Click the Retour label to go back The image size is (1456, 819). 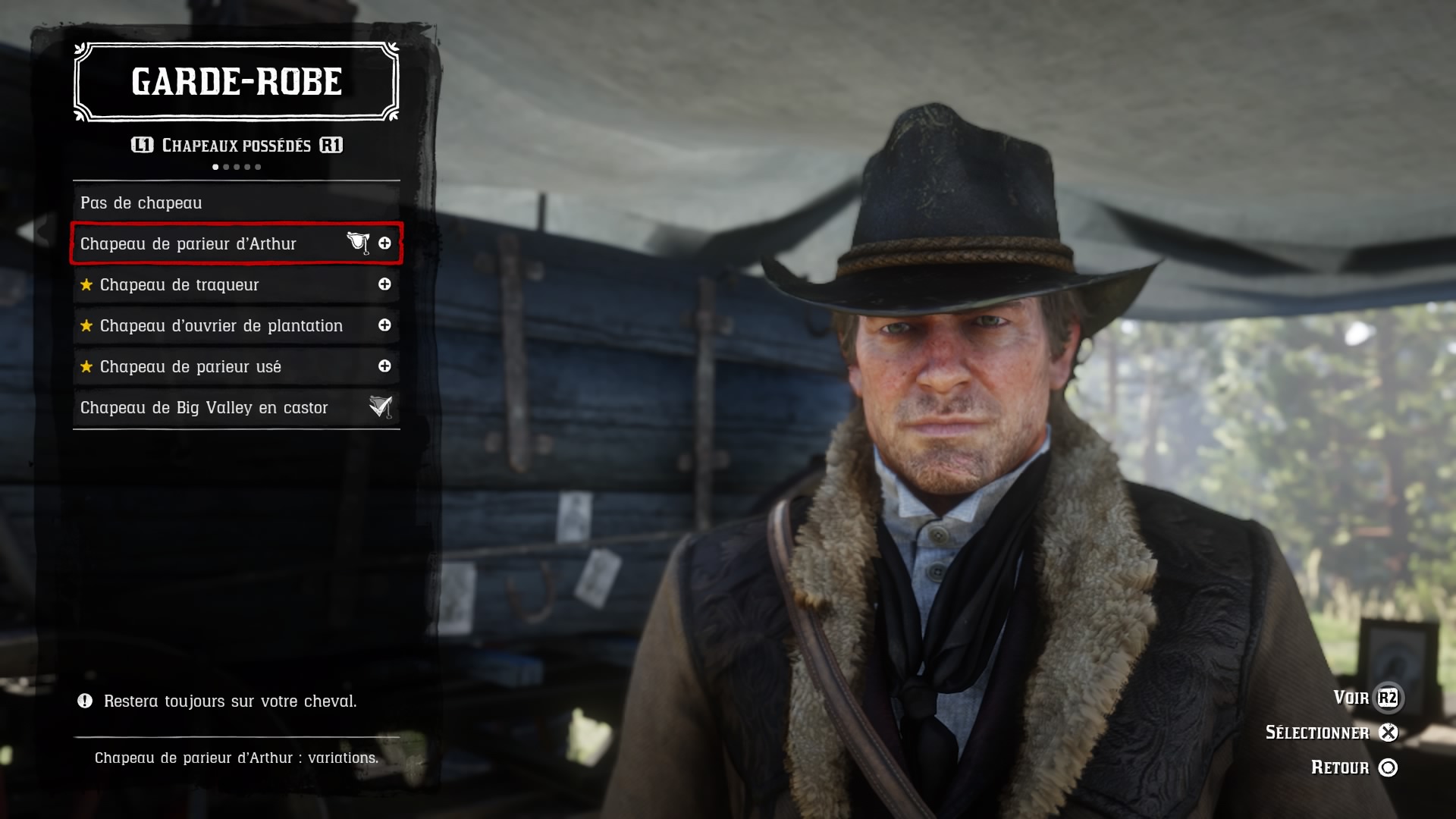click(x=1340, y=767)
